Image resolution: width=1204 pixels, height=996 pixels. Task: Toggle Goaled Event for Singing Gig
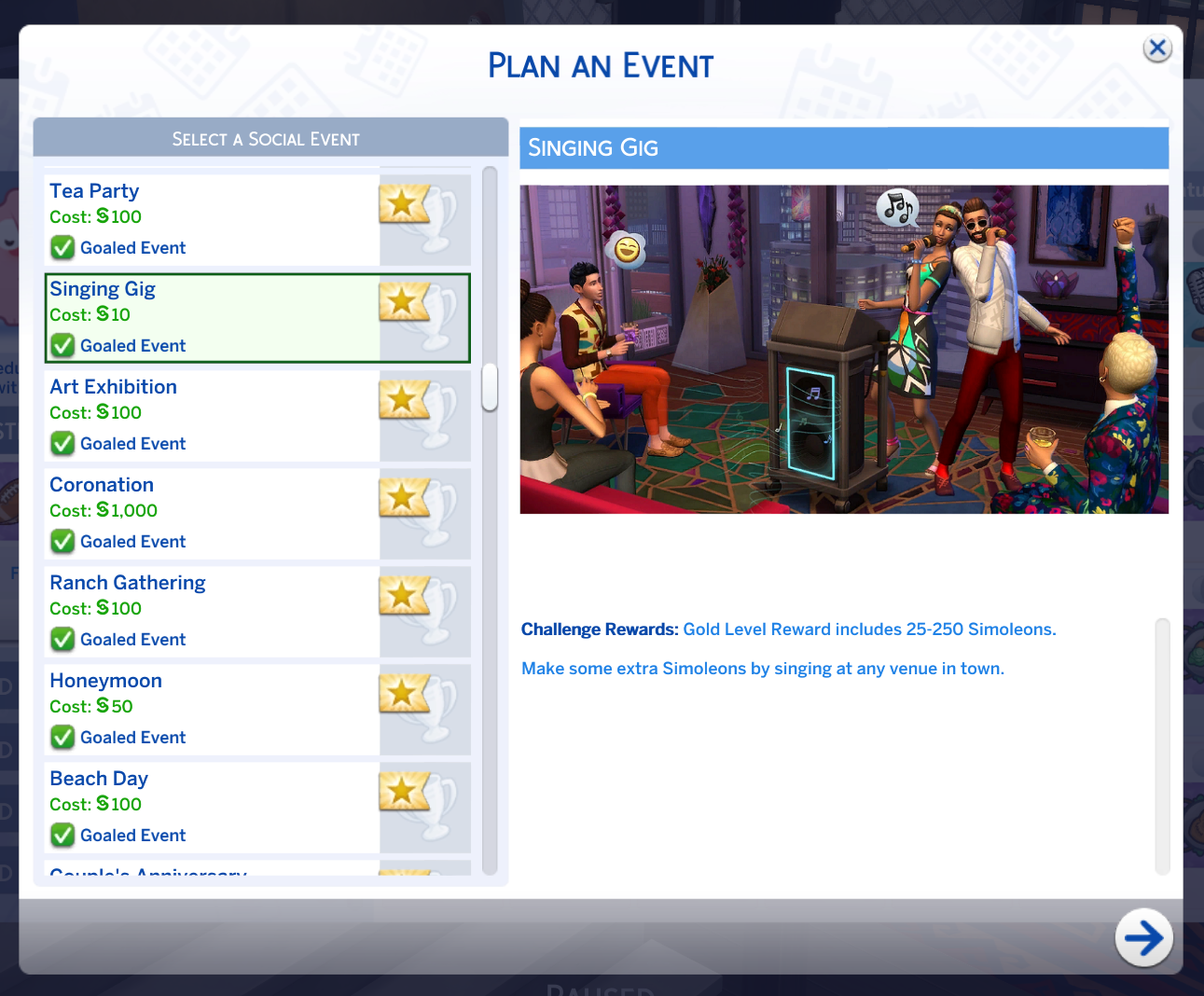click(62, 345)
